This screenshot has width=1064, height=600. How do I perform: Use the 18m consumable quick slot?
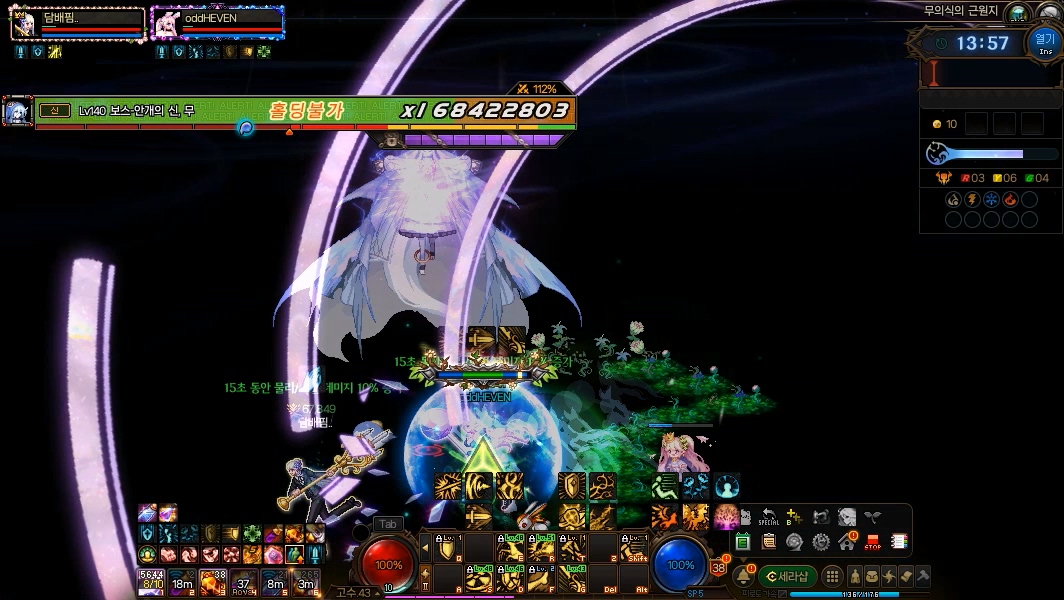tap(182, 581)
